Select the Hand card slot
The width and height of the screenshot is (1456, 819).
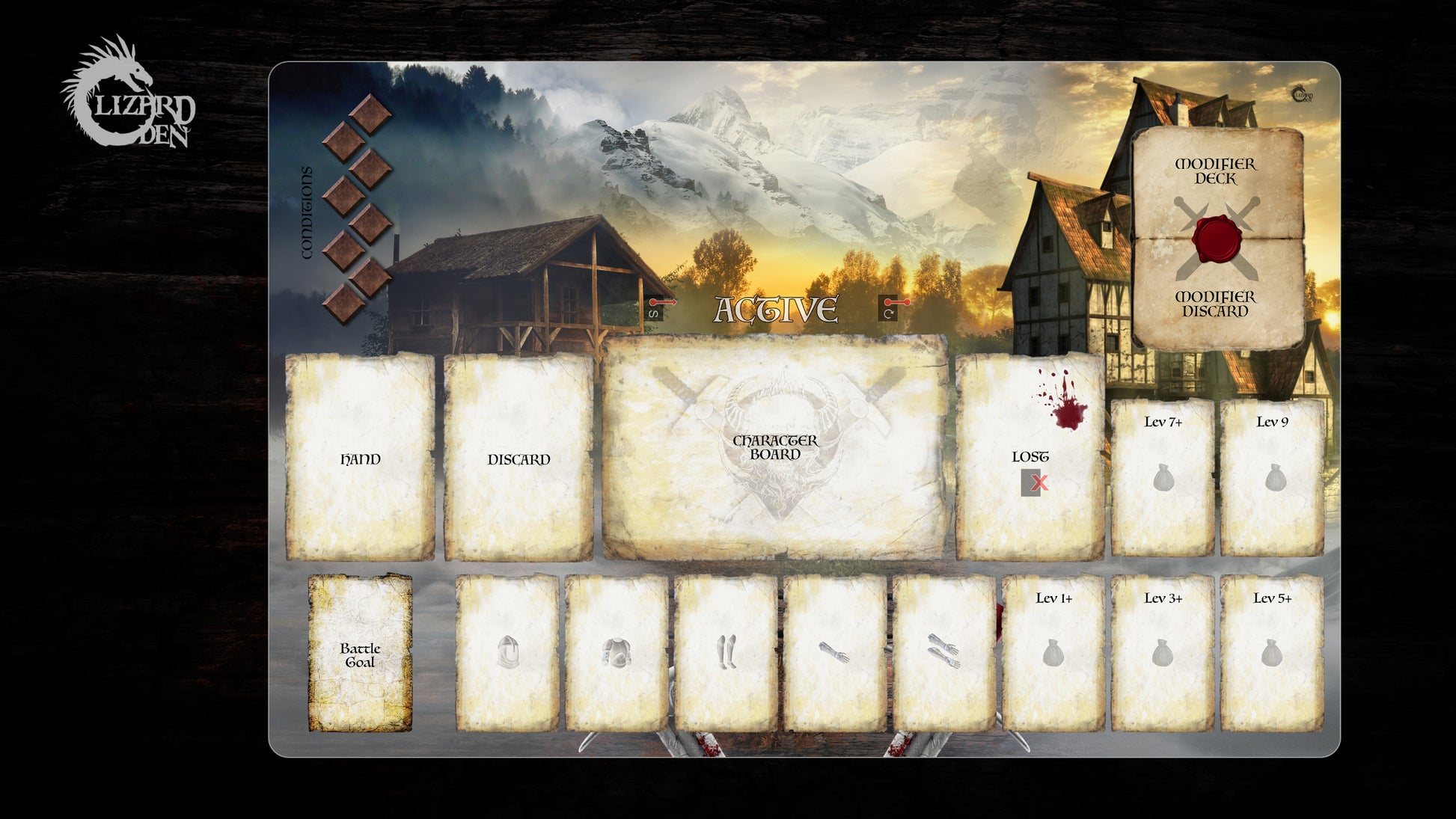(360, 458)
